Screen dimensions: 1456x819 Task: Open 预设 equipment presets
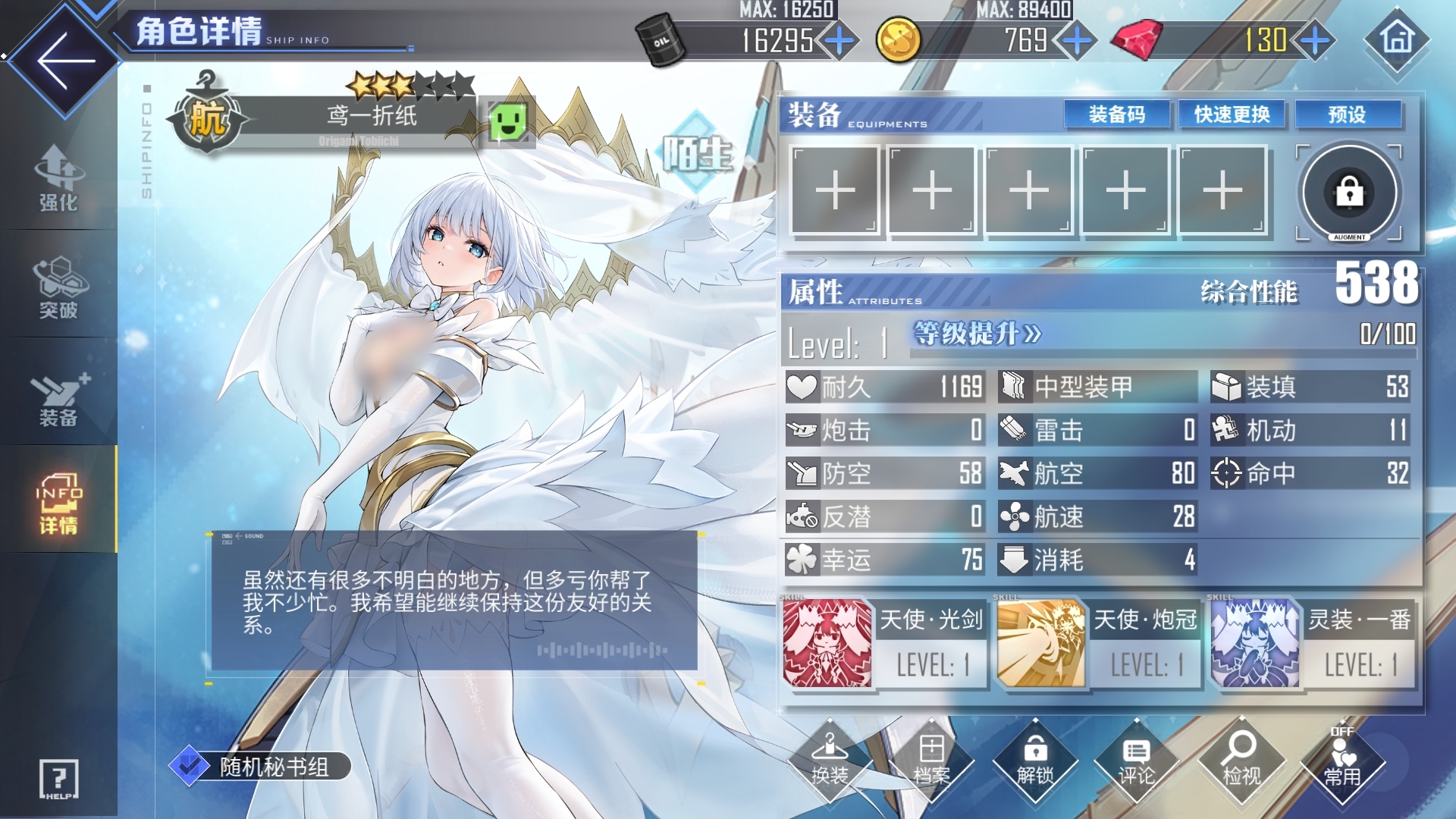(x=1347, y=115)
